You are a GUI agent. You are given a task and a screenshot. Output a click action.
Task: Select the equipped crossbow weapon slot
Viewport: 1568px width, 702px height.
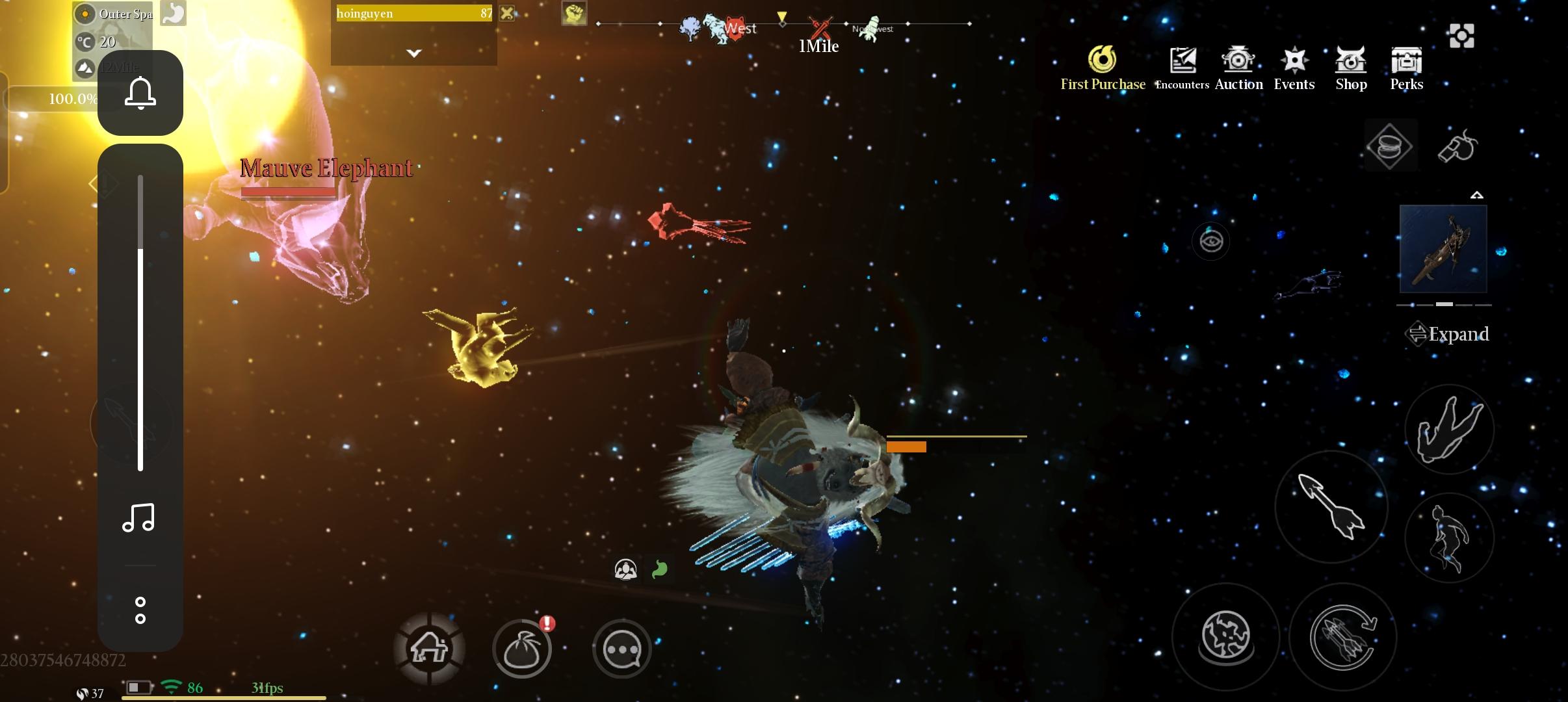click(1443, 249)
